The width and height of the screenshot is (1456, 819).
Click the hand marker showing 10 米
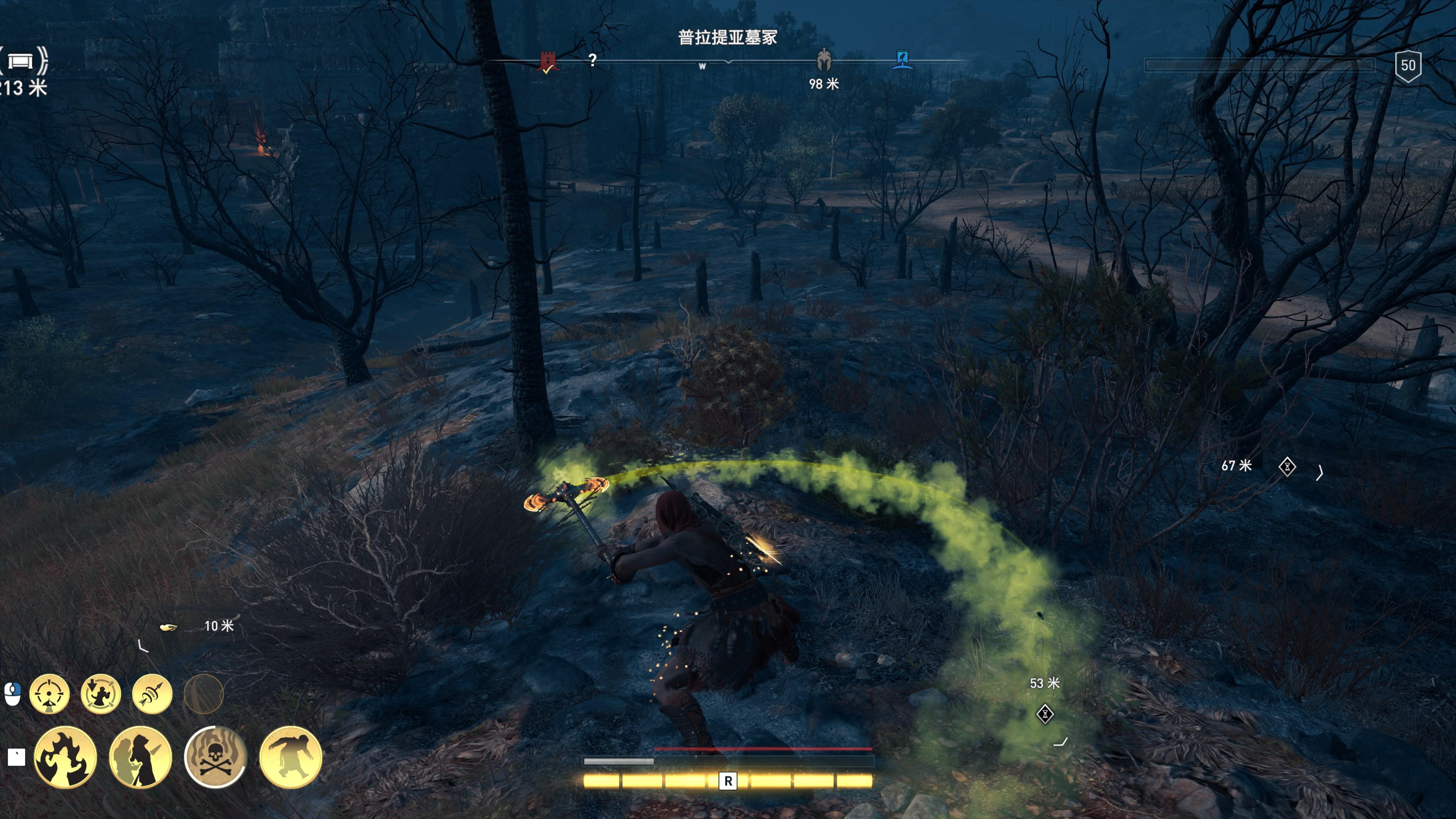click(168, 627)
